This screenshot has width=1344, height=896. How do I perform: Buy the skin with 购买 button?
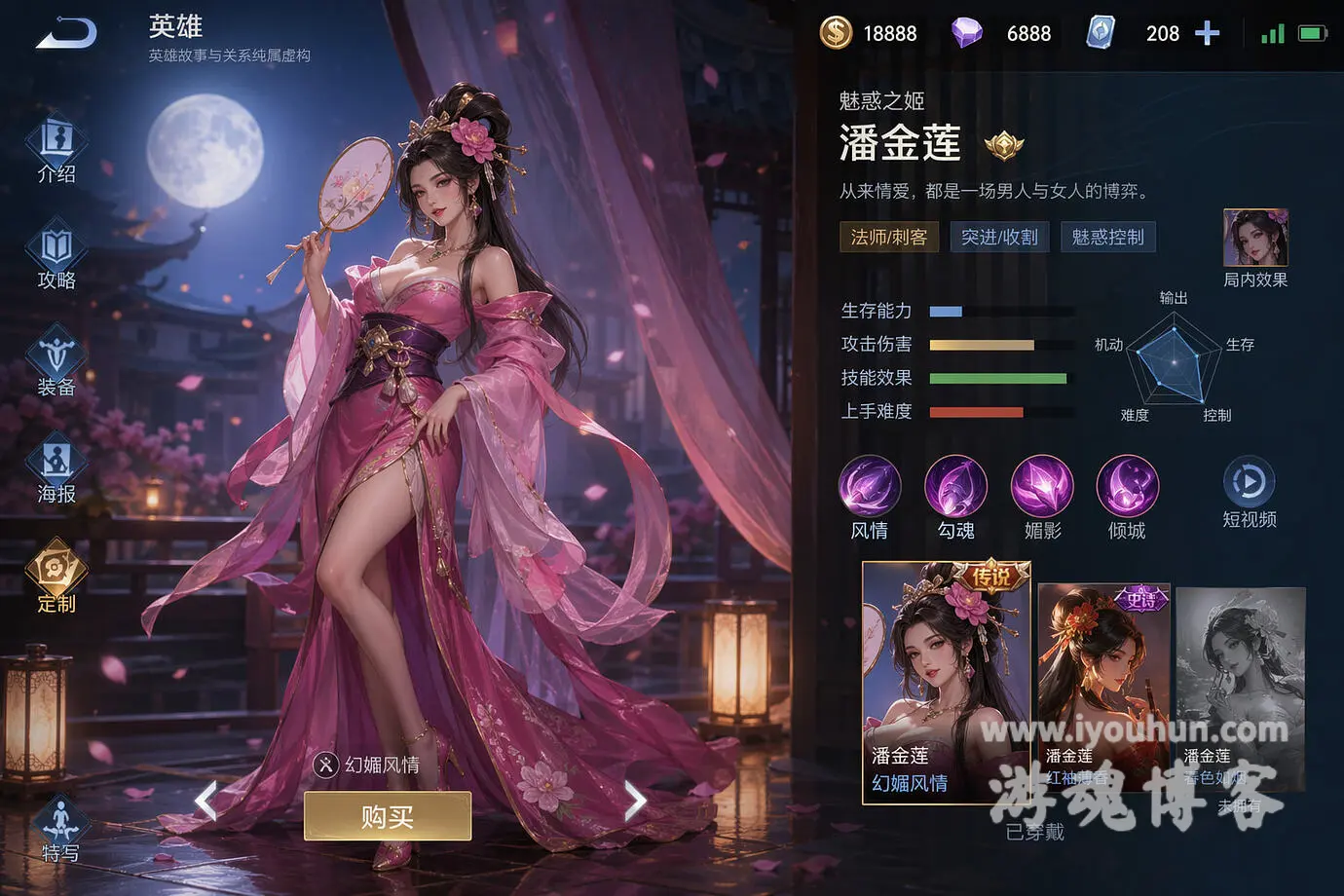click(388, 816)
